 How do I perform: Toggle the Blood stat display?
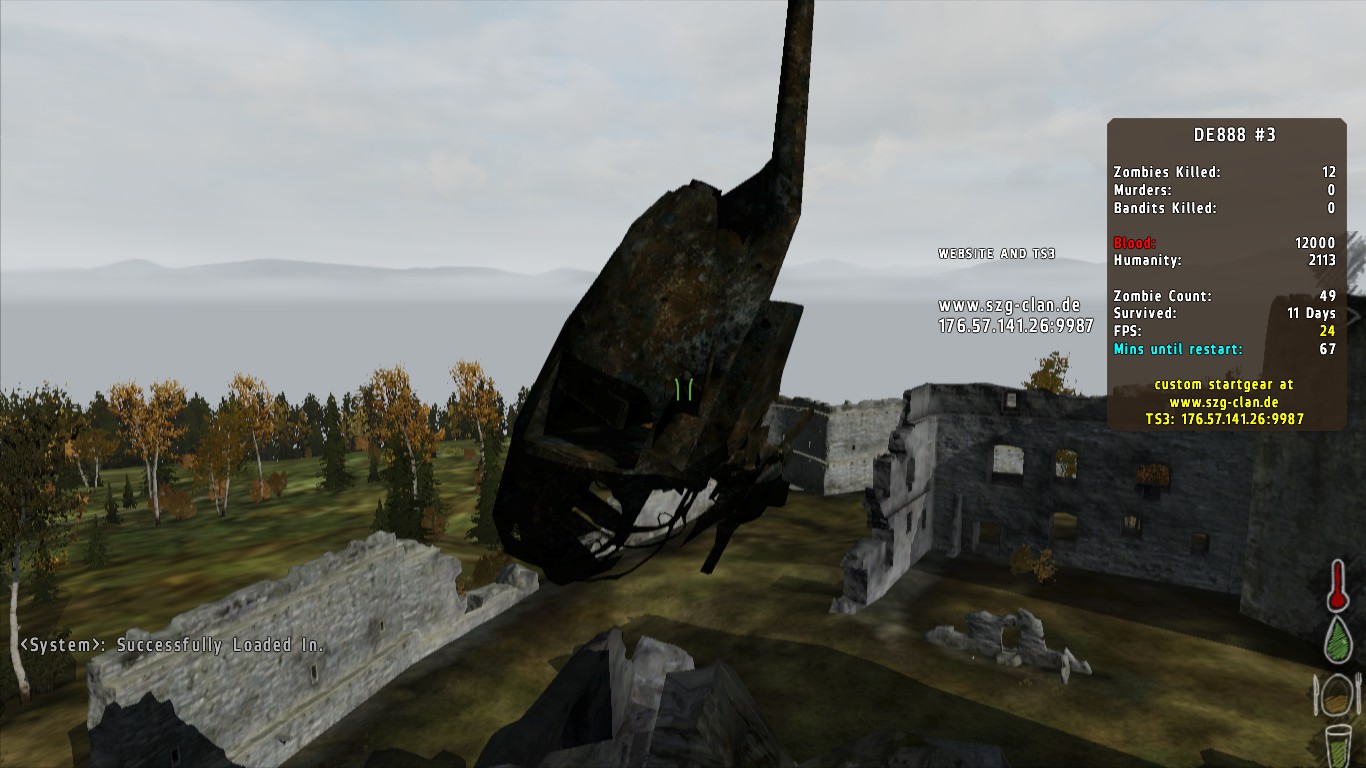pos(1135,243)
